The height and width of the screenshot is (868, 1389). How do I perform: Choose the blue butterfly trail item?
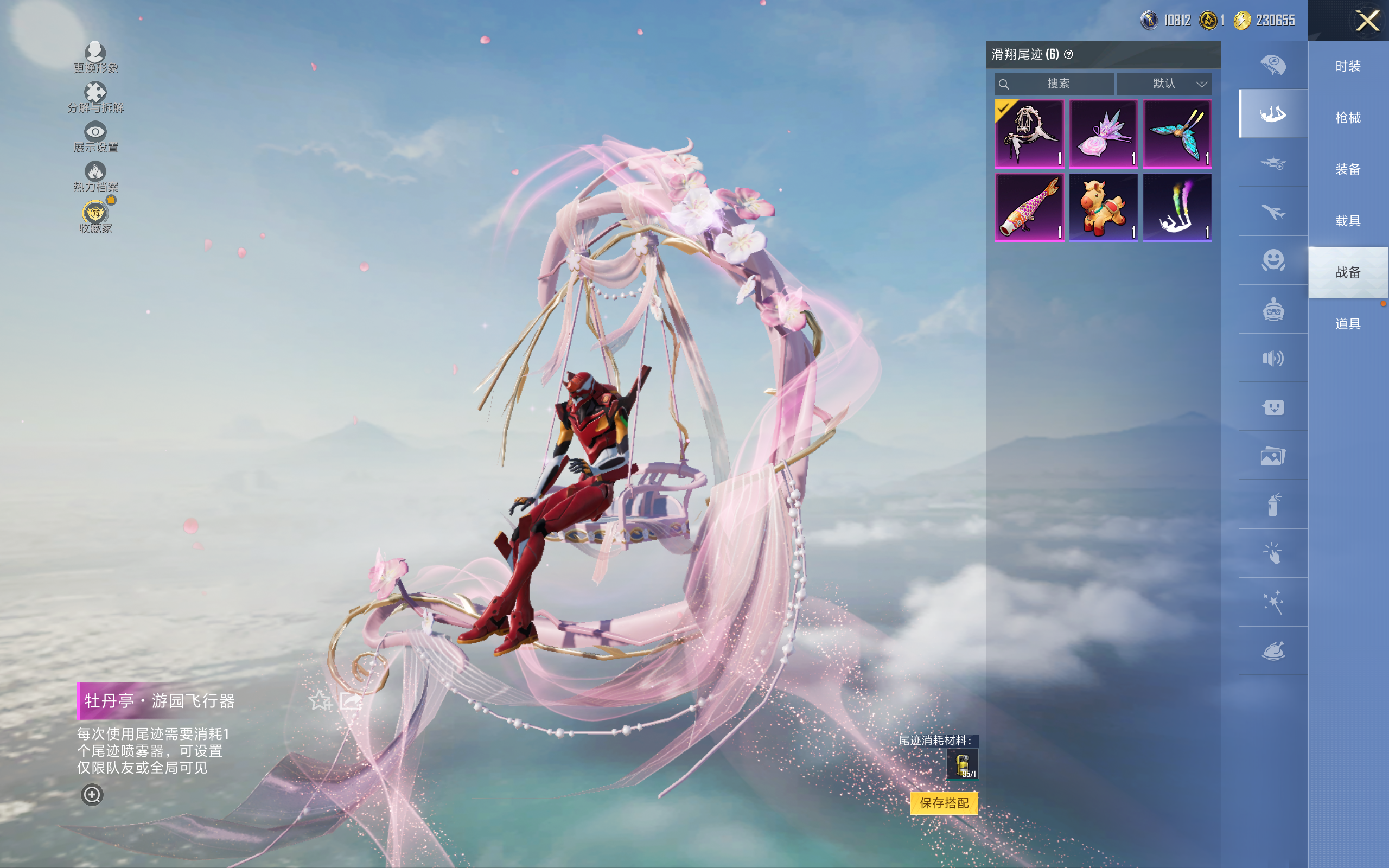click(x=1177, y=134)
